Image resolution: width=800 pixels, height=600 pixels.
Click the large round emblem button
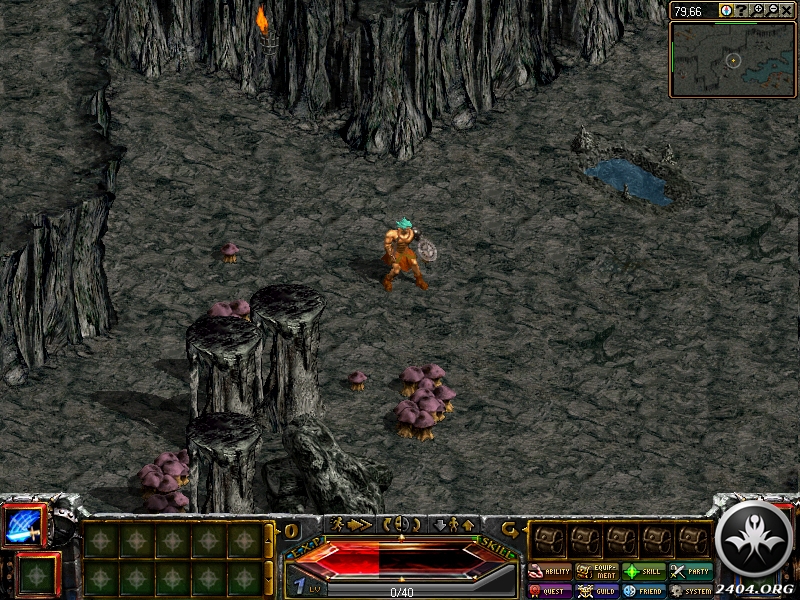[756, 538]
